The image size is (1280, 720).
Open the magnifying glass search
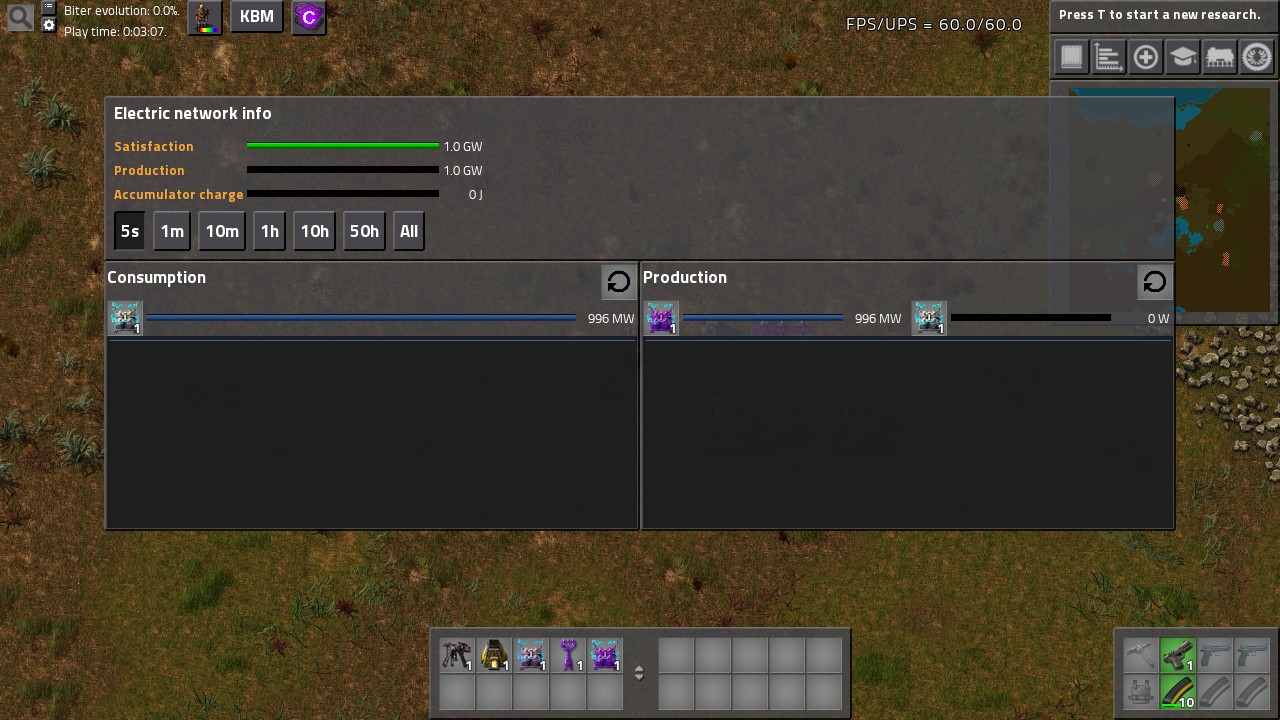pos(20,16)
